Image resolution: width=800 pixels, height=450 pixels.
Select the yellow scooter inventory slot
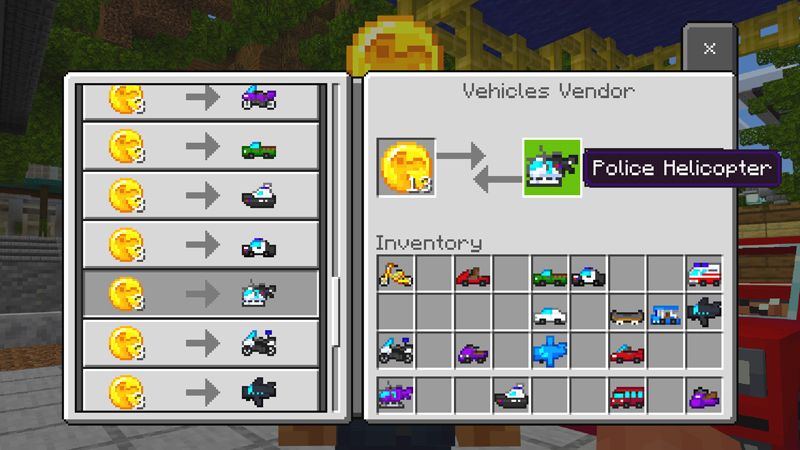coord(395,274)
